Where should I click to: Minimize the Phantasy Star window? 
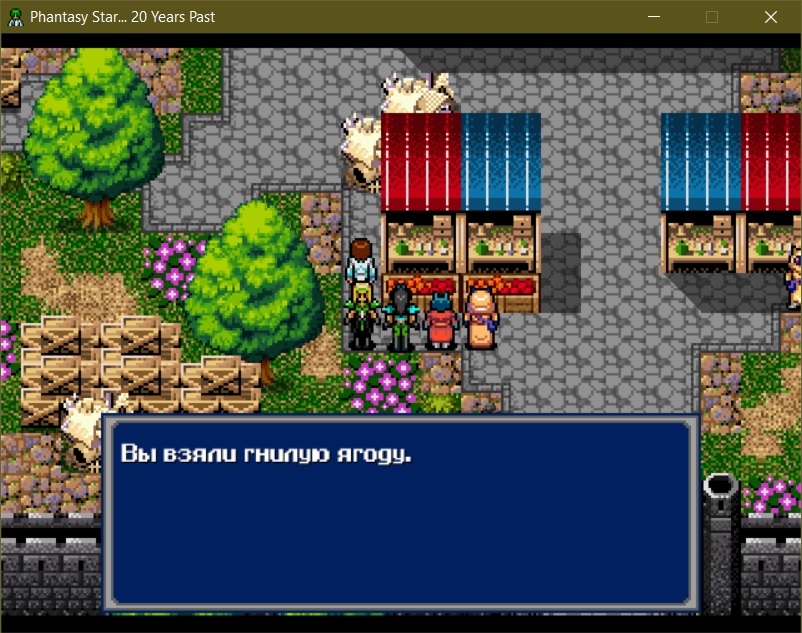[x=654, y=17]
